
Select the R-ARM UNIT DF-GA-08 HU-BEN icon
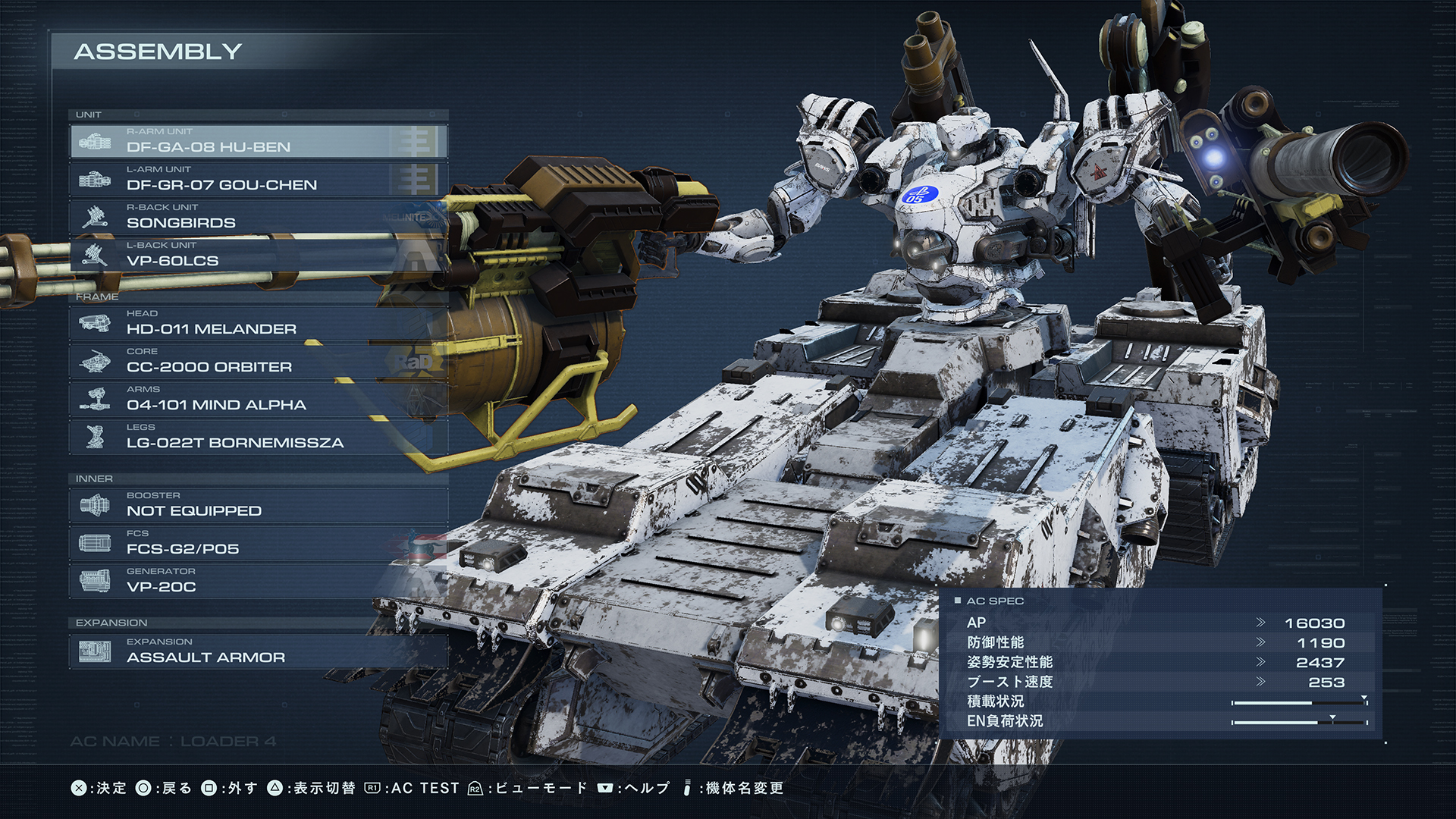coord(96,141)
